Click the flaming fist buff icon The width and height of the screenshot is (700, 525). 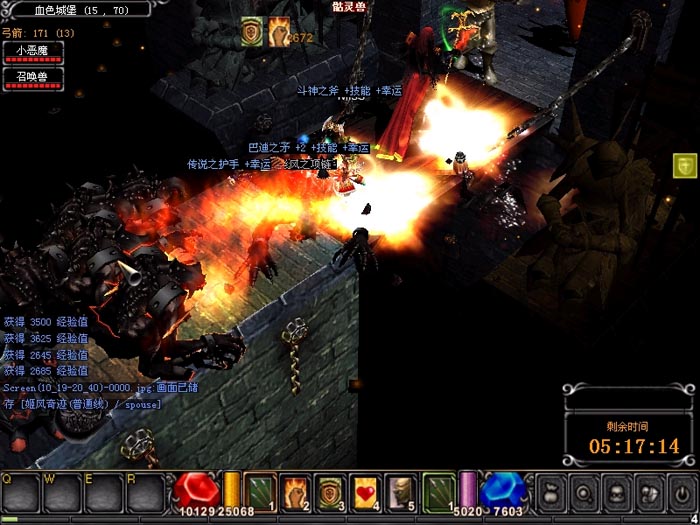(279, 32)
